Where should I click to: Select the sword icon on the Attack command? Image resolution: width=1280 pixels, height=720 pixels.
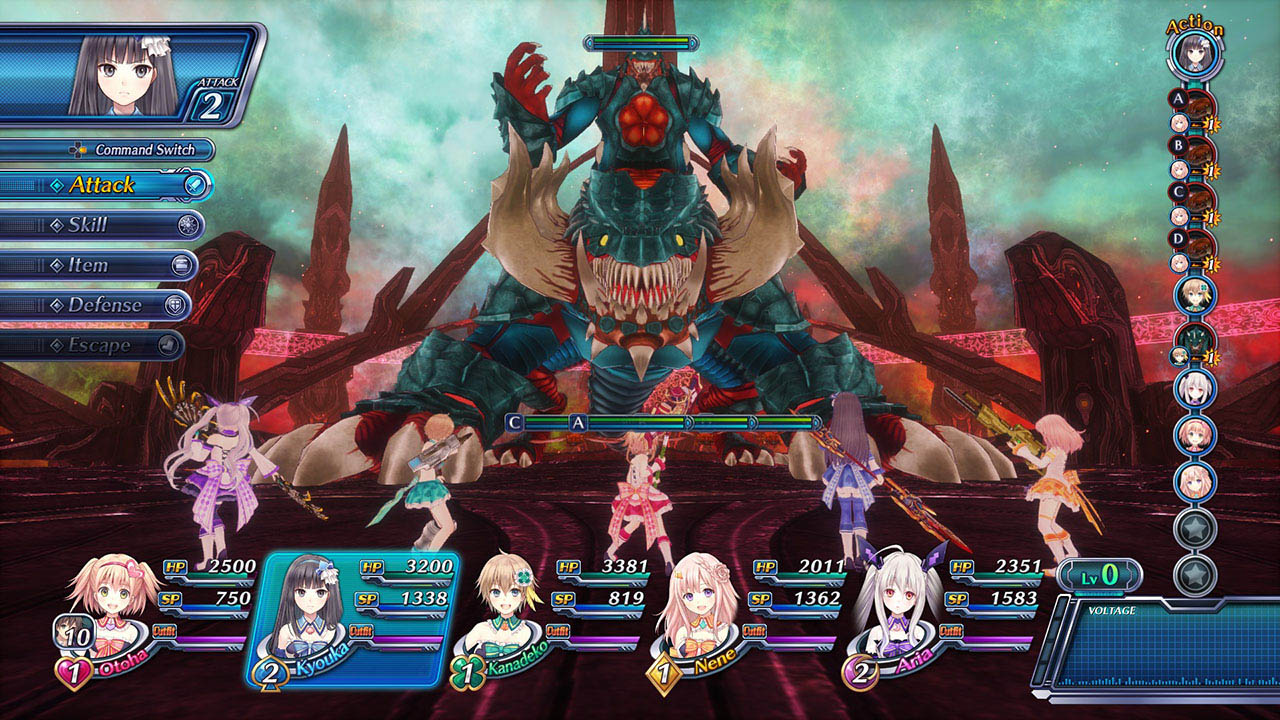[x=196, y=186]
